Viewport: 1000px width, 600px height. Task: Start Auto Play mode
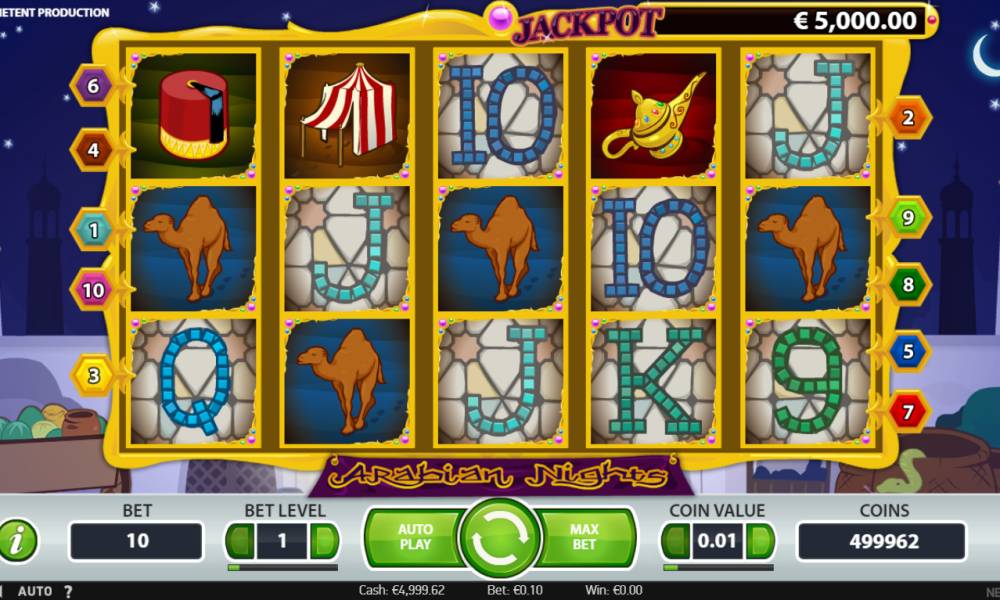coord(415,537)
